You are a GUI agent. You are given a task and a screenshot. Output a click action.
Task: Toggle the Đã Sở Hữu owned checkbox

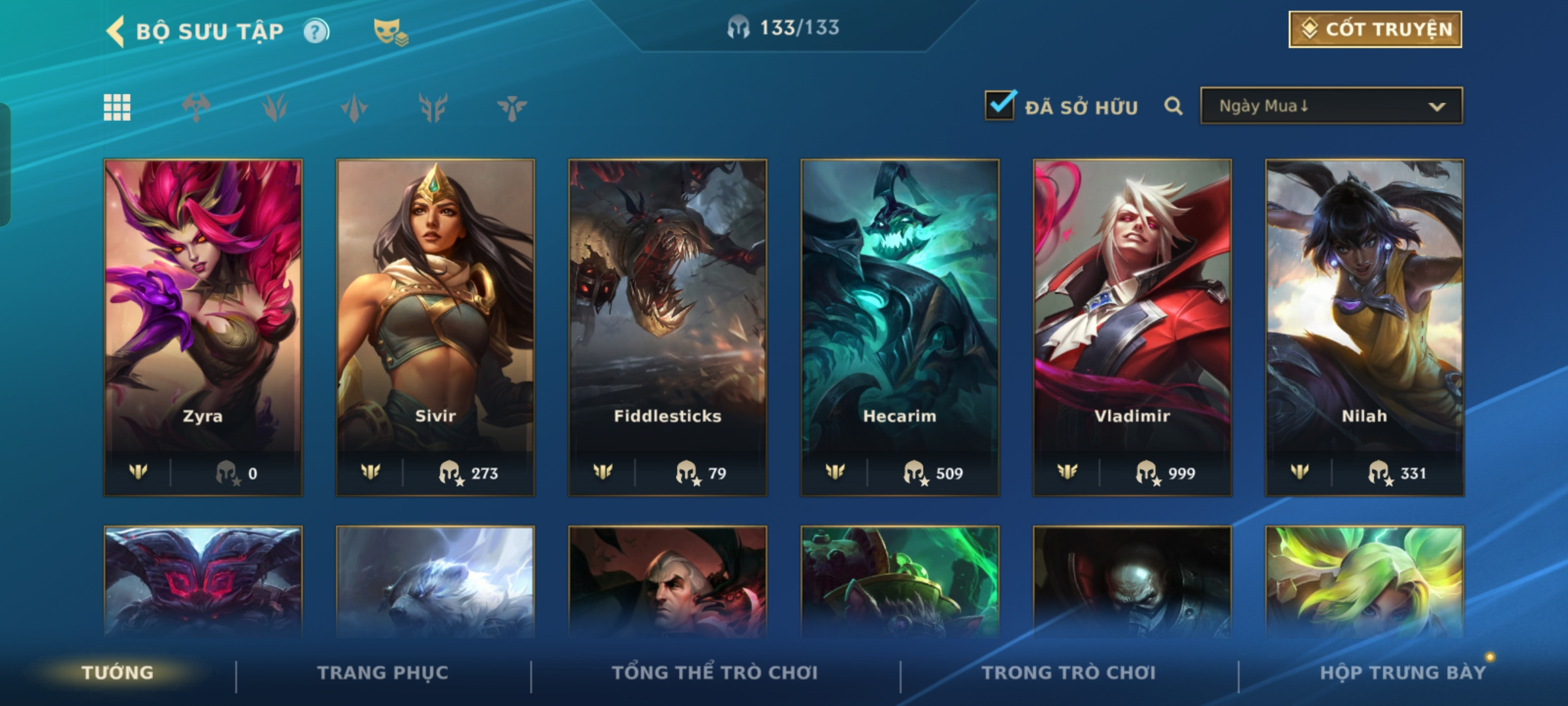[x=1000, y=105]
